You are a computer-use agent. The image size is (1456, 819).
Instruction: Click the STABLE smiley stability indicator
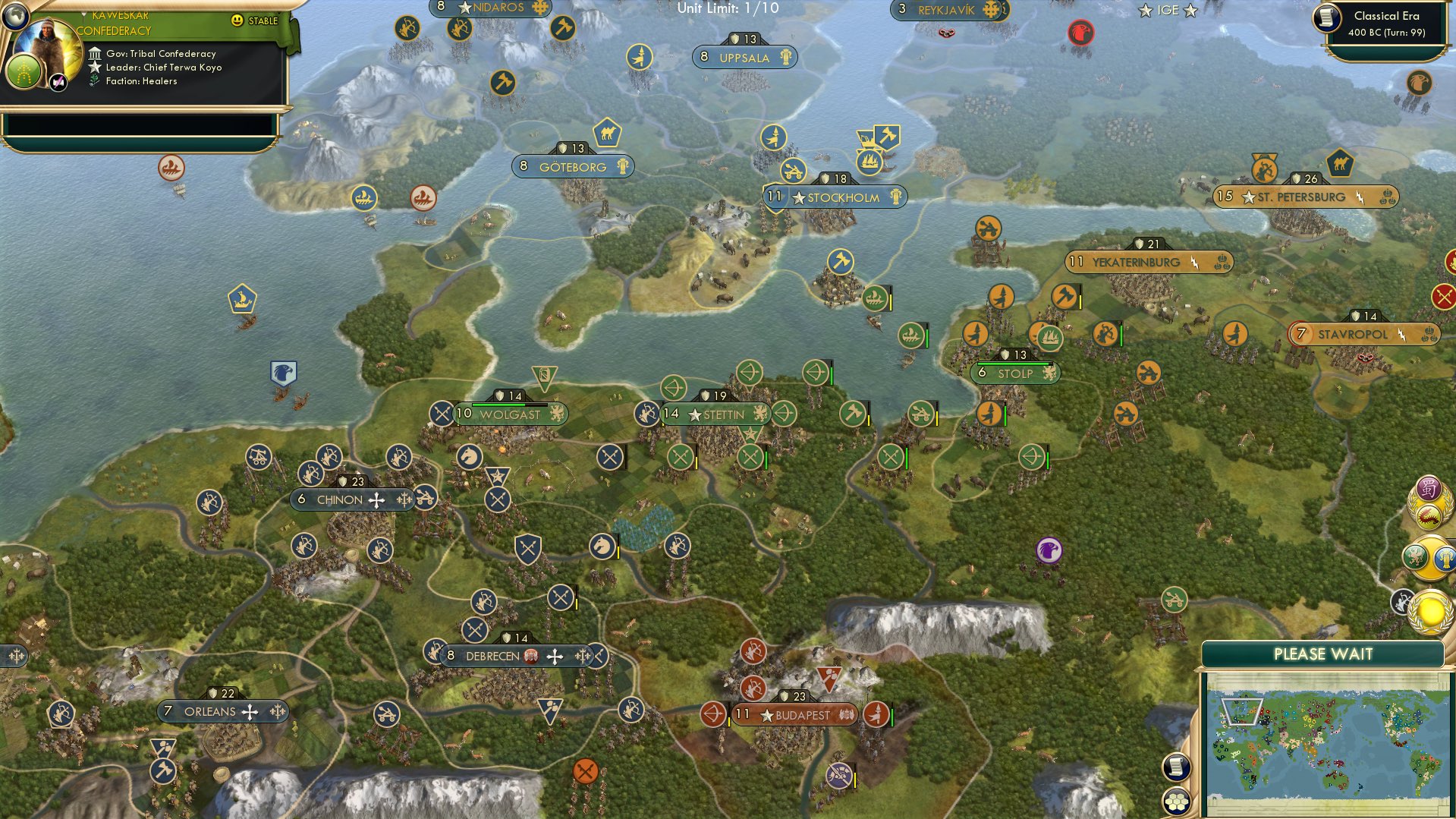(x=239, y=21)
